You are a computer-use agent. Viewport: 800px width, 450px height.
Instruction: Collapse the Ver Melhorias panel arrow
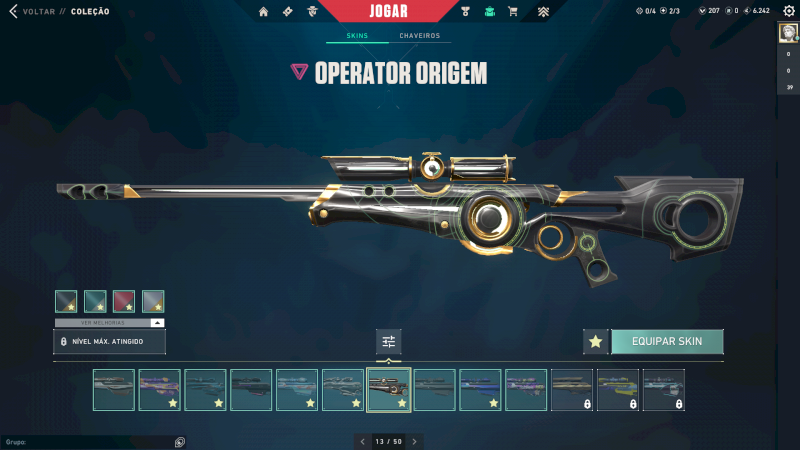click(x=157, y=323)
